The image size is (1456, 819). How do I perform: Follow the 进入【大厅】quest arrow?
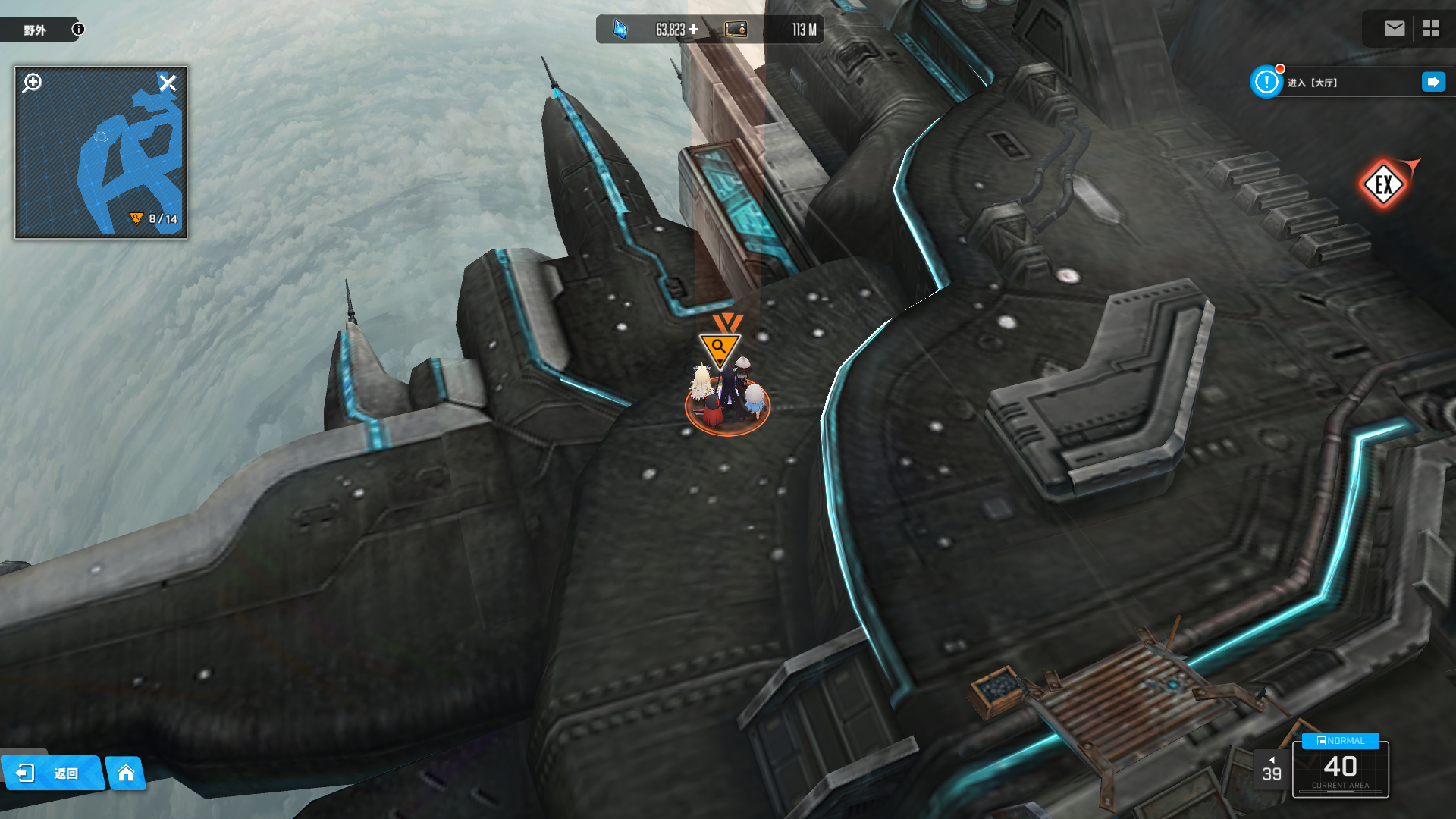coord(1433,82)
